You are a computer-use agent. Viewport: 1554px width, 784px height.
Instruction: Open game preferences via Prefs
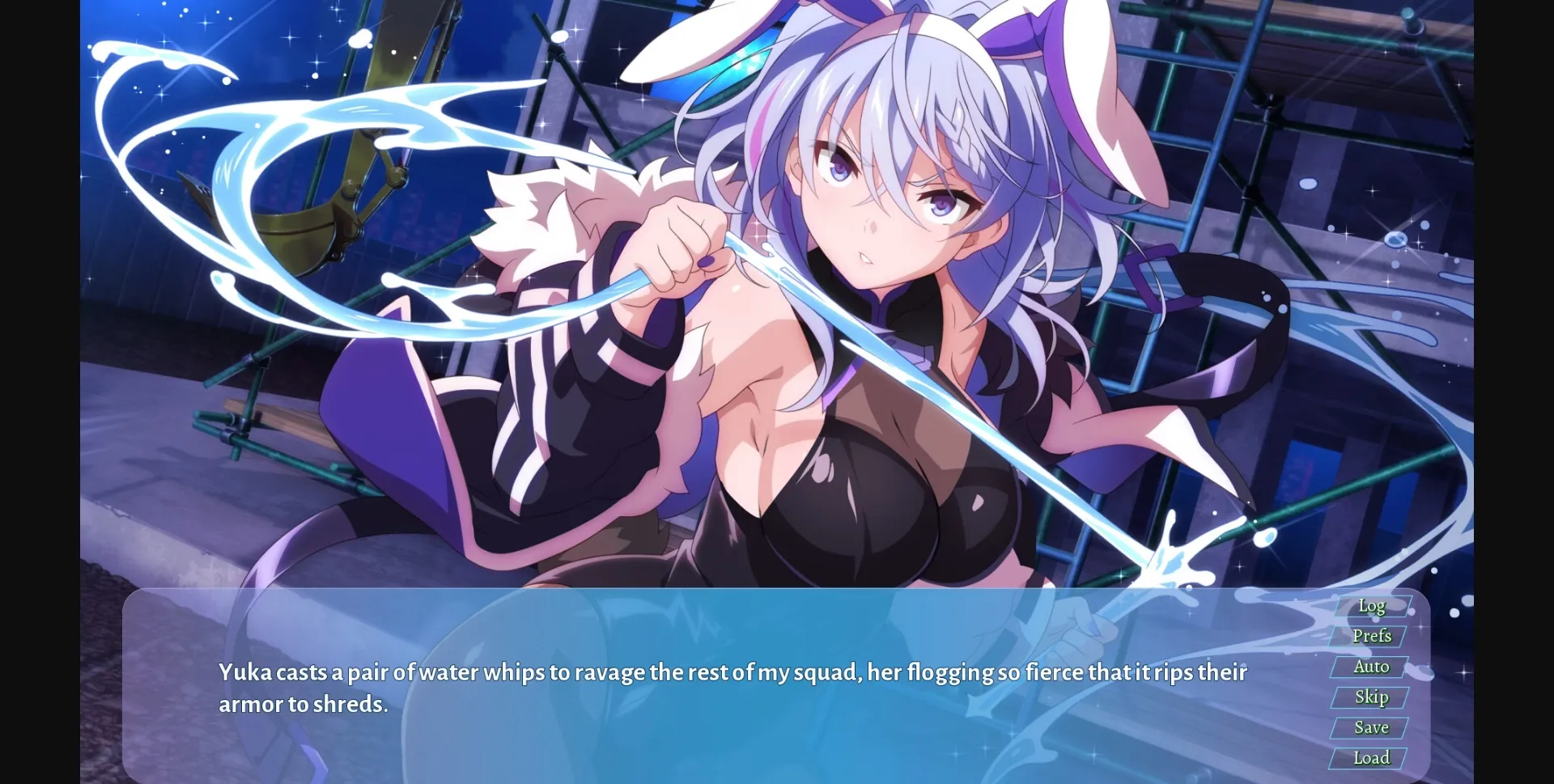[1372, 636]
